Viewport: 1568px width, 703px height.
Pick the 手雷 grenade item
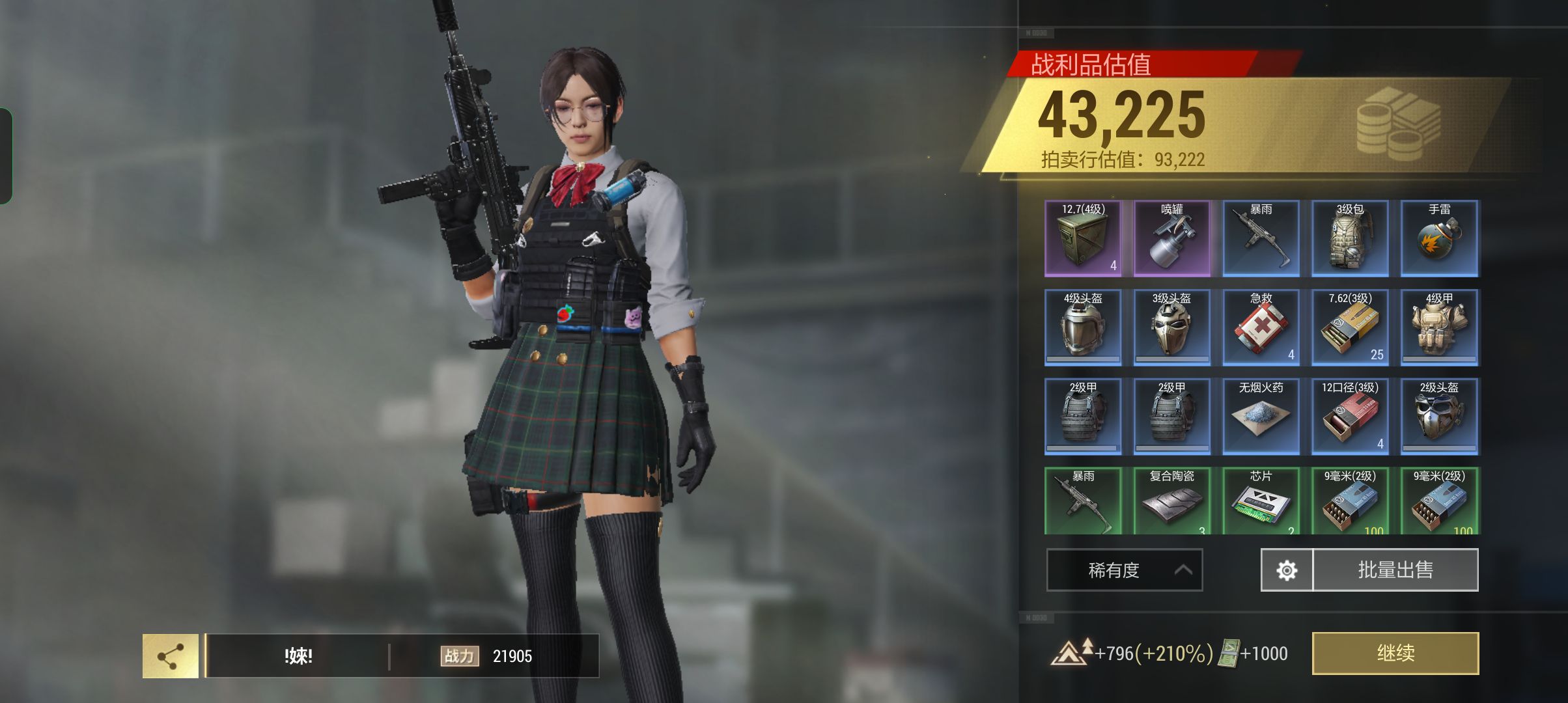click(x=1439, y=239)
